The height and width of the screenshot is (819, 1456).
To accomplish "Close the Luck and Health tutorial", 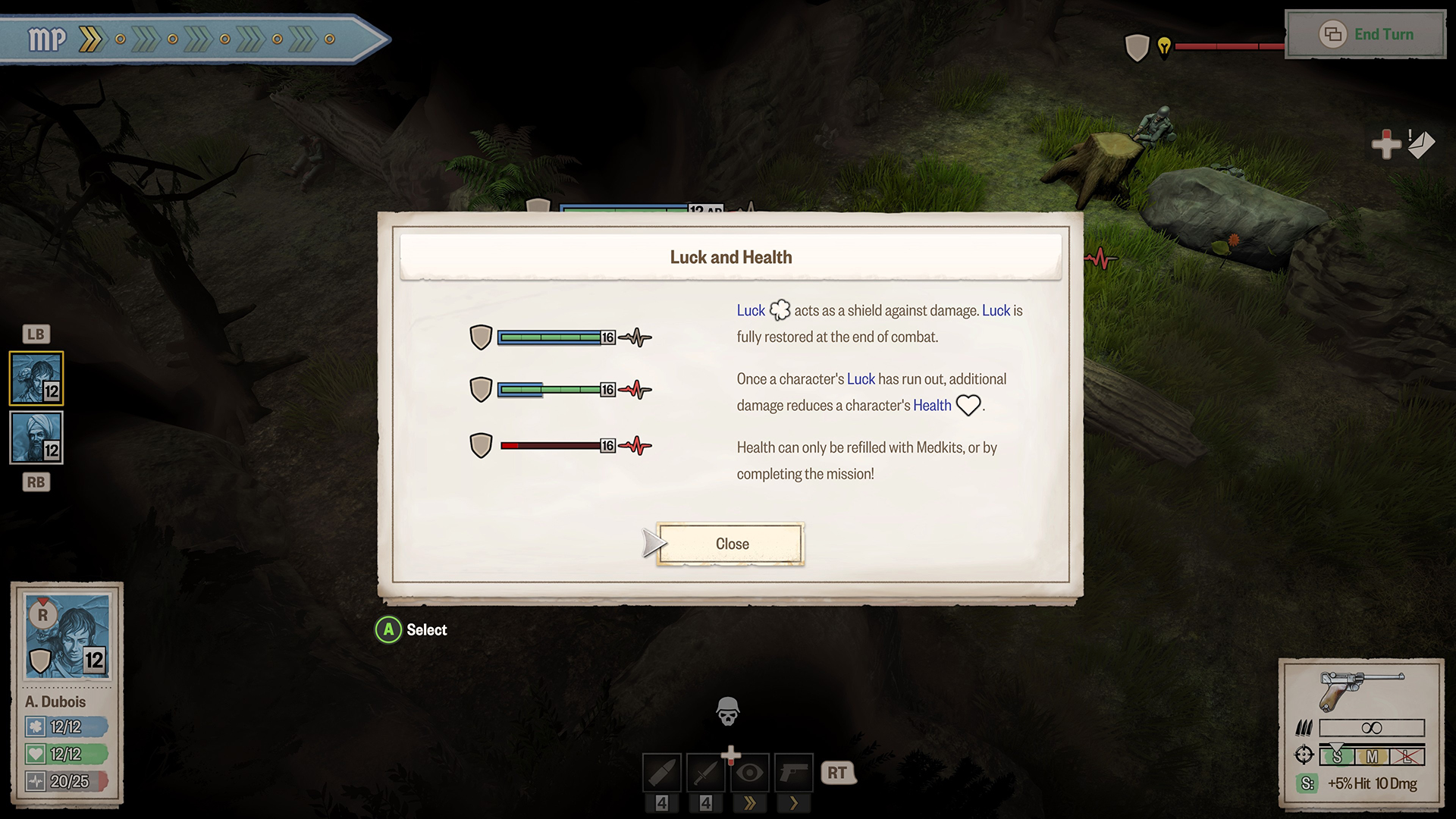I will point(730,544).
